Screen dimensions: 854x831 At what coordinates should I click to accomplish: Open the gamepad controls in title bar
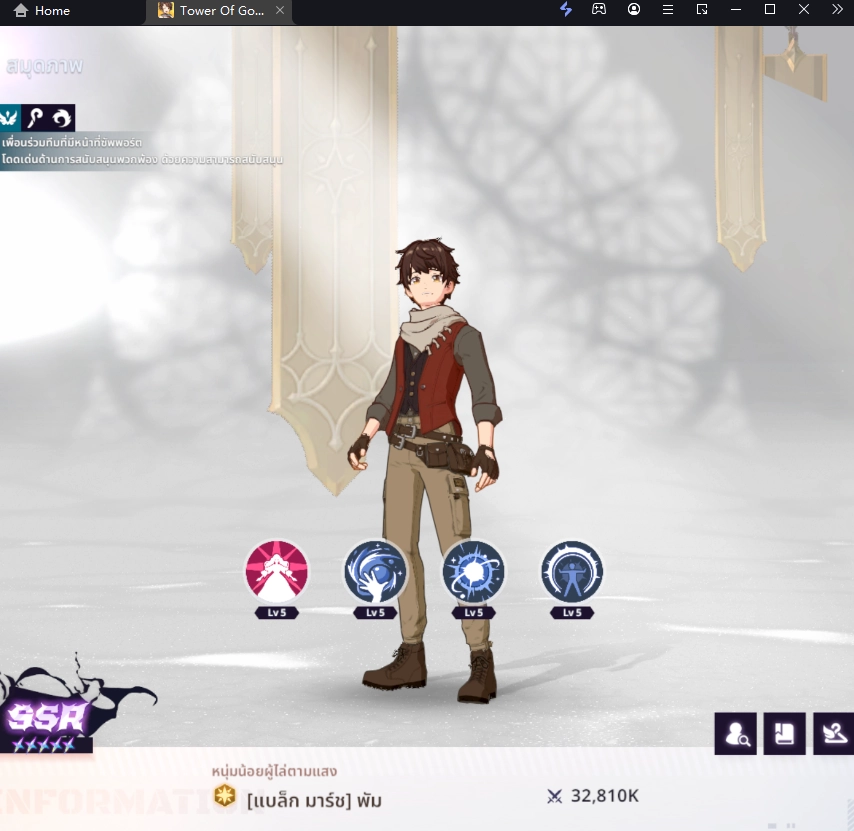599,10
